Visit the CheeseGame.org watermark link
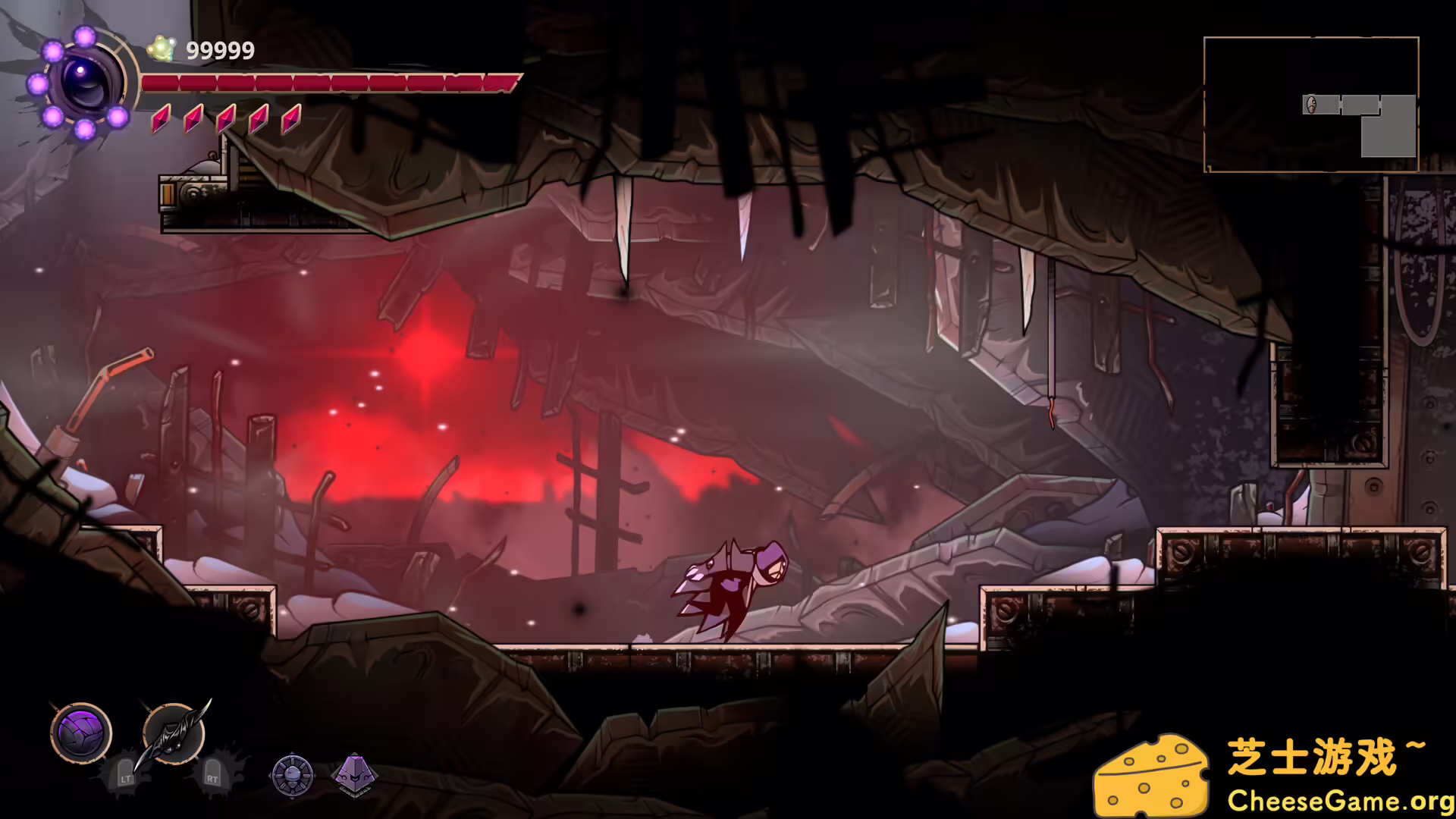Viewport: 1456px width, 819px height. pos(1340,801)
